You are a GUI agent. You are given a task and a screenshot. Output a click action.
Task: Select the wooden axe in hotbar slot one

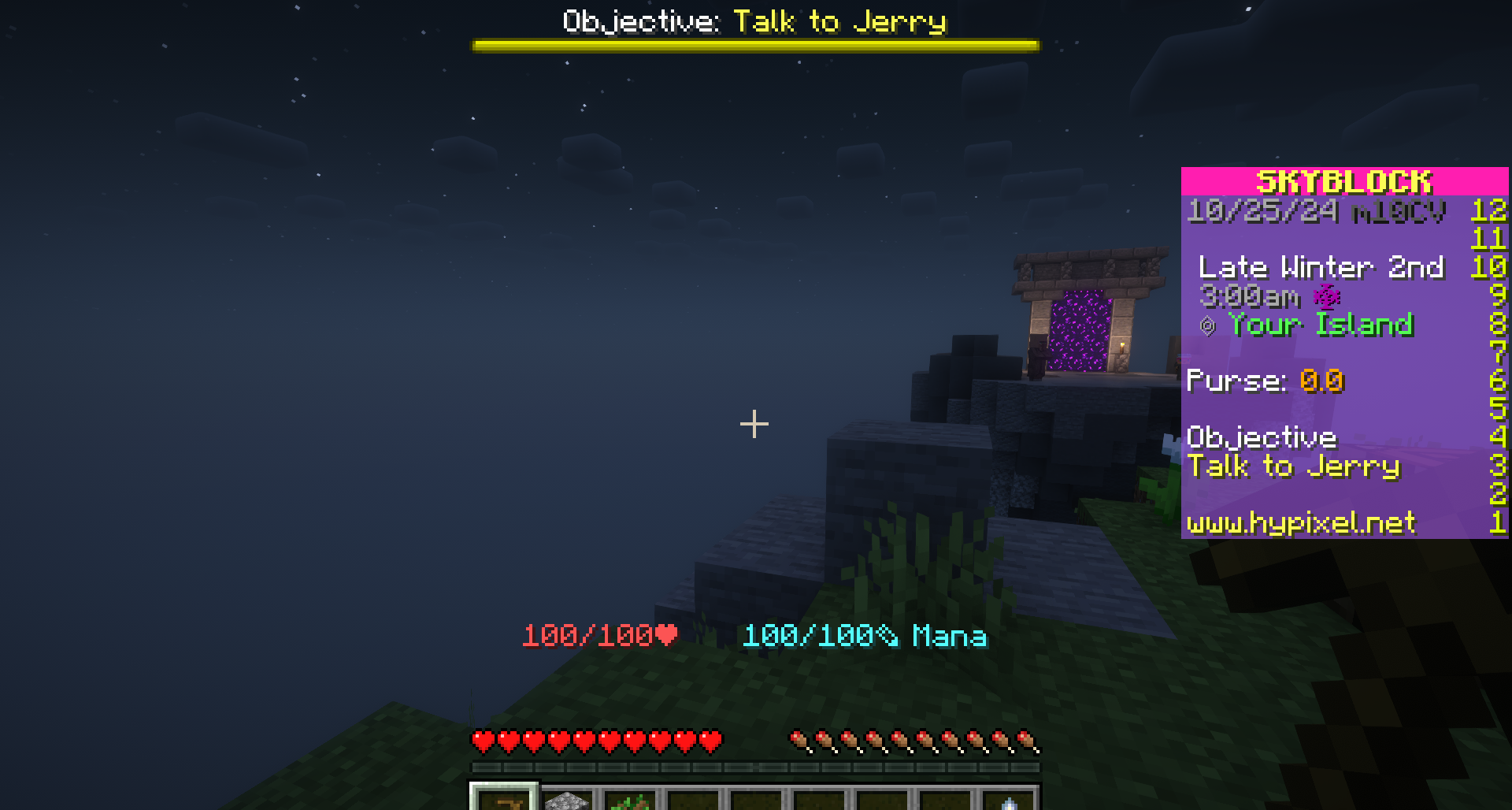coord(508,802)
